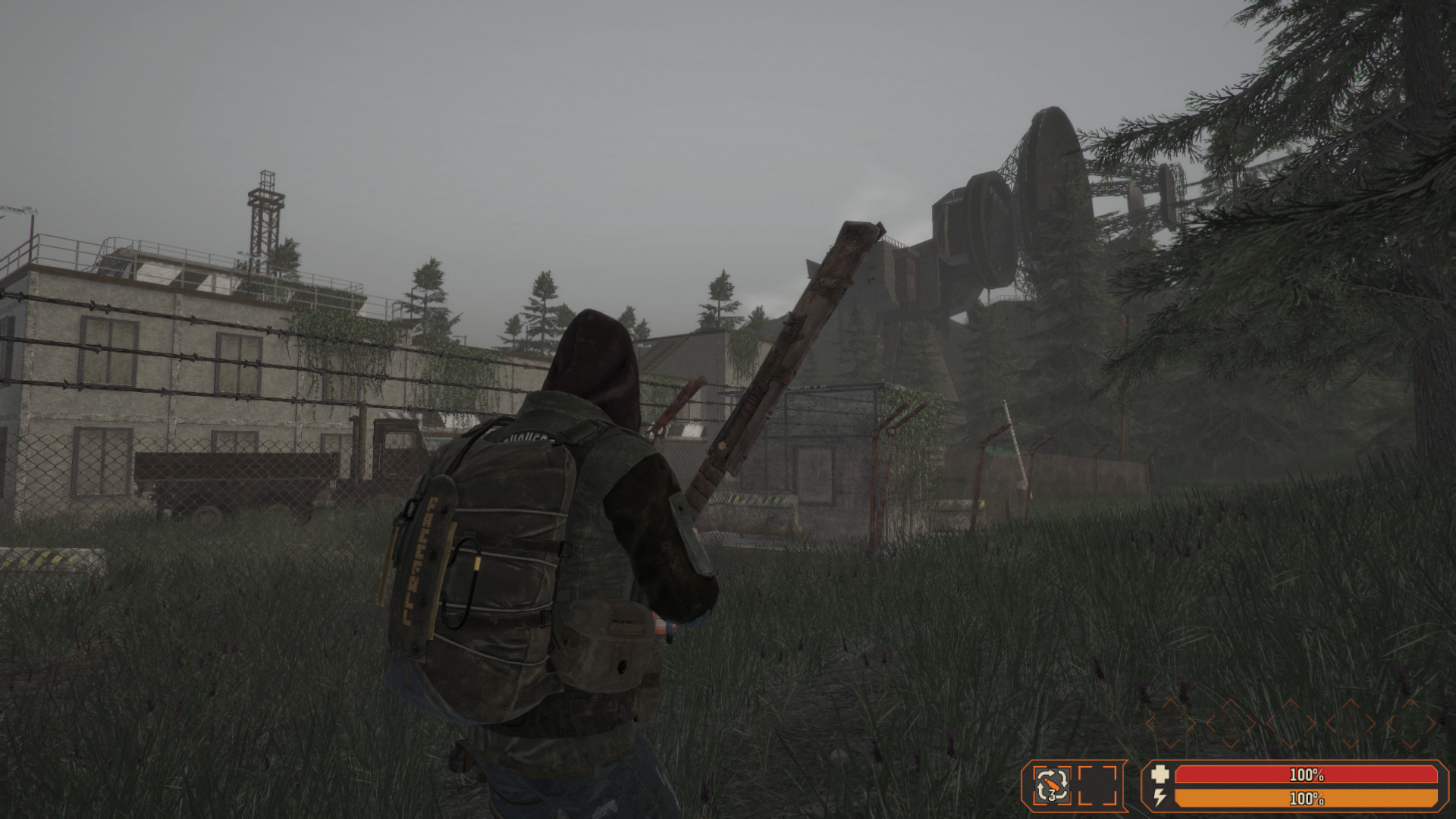Image resolution: width=1456 pixels, height=819 pixels.
Task: Click the circular recycle-arrows ammo icon
Action: click(x=1052, y=784)
